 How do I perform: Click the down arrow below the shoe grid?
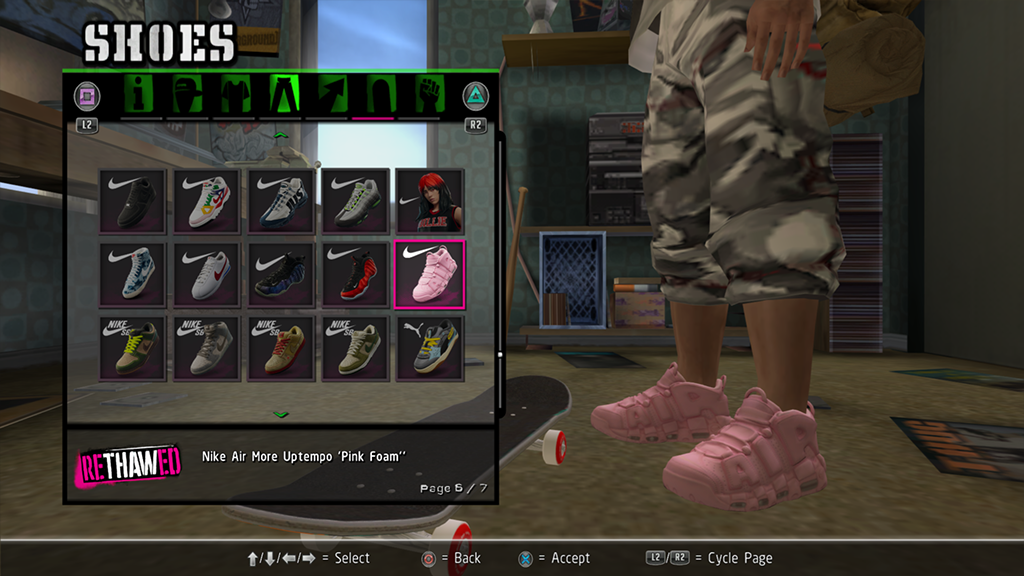(281, 413)
